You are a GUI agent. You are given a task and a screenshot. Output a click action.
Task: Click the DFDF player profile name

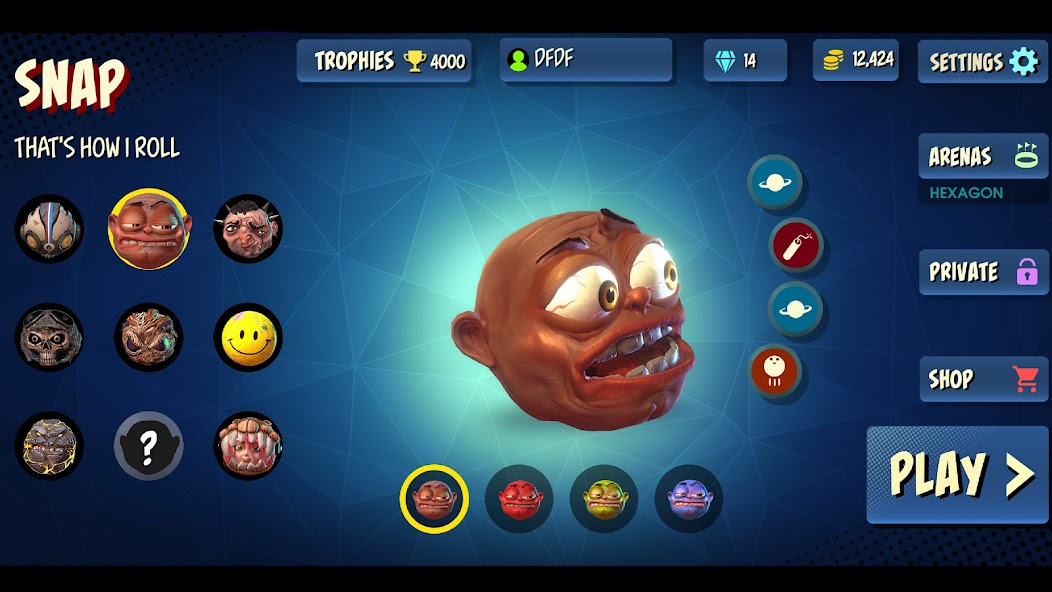(x=586, y=59)
